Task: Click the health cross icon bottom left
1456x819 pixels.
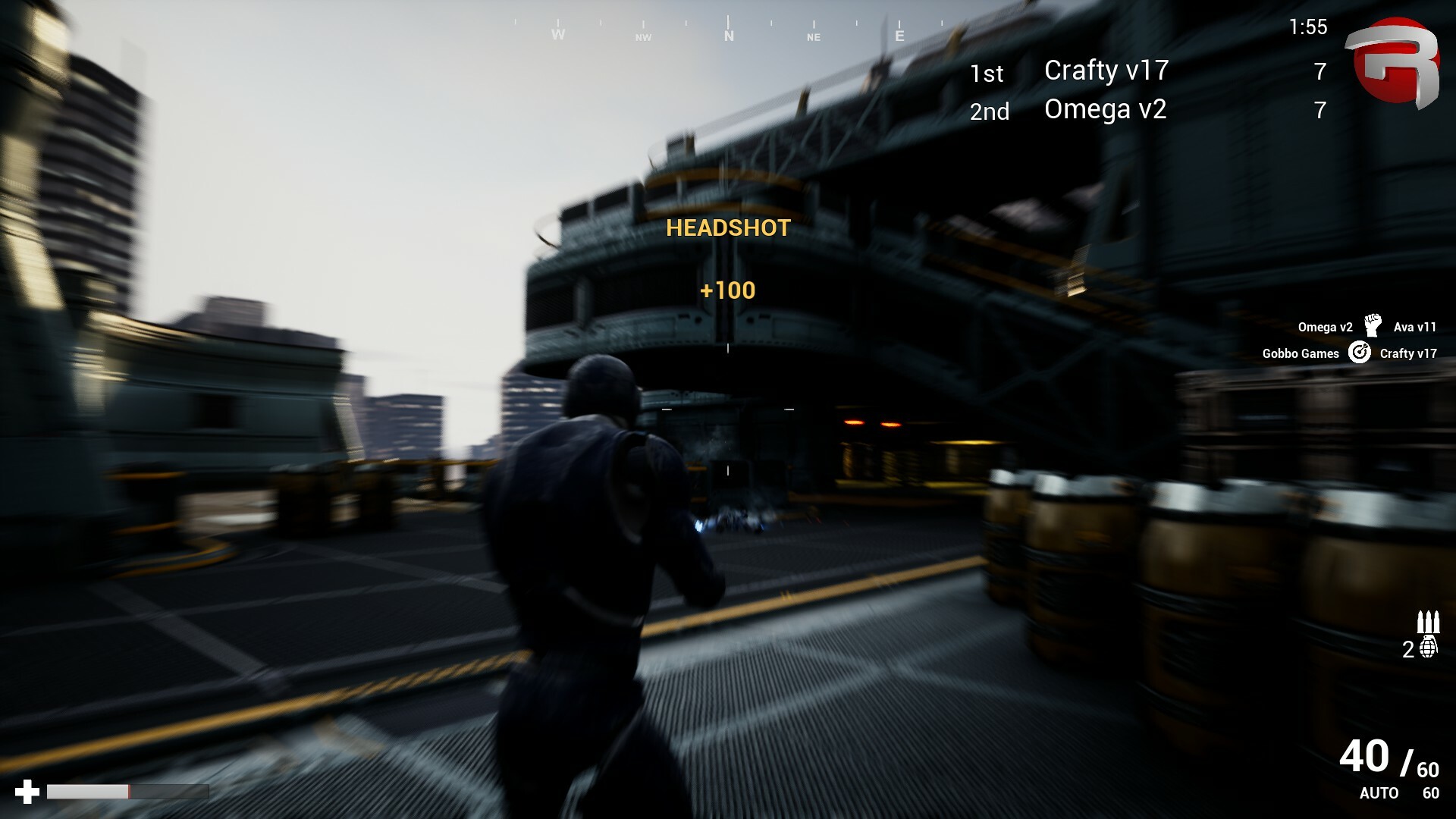Action: click(27, 793)
